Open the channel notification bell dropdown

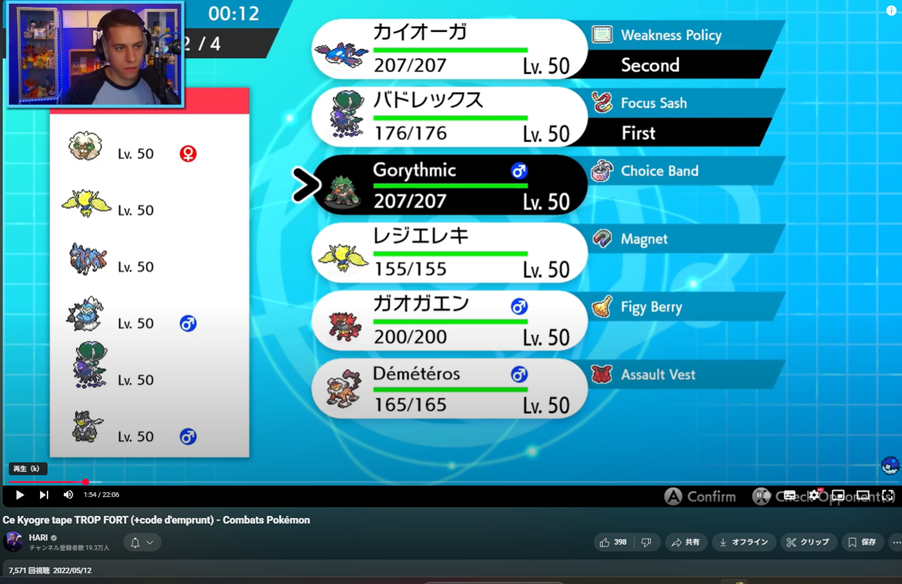(142, 542)
